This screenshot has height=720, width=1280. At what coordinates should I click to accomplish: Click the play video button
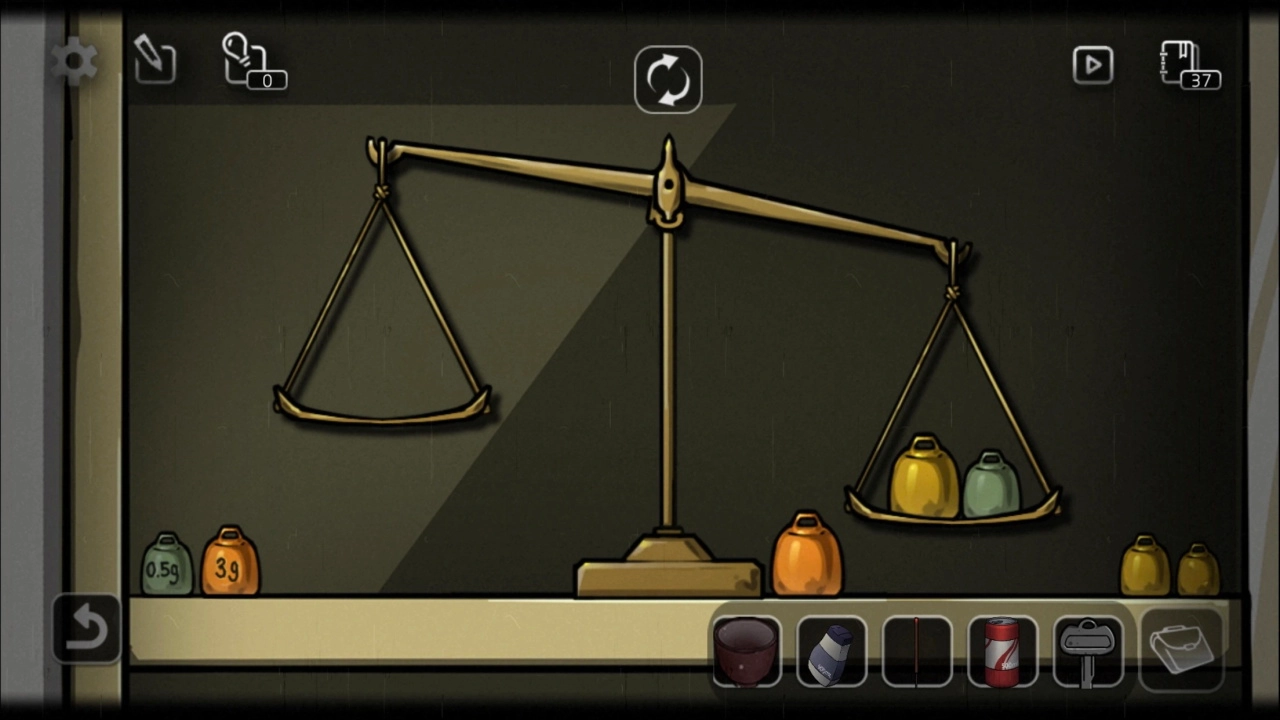pos(1093,66)
